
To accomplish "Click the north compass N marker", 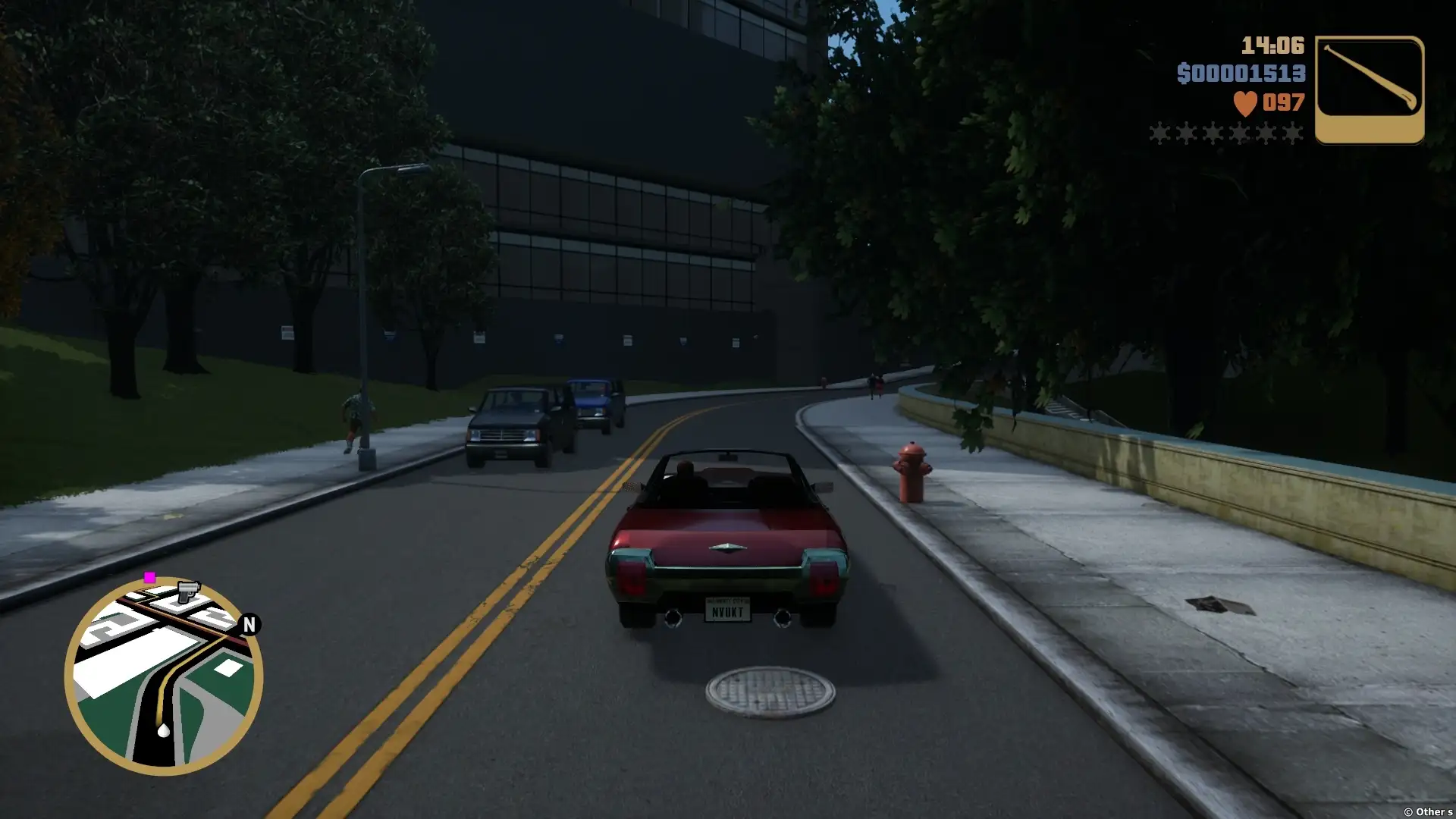I will click(x=249, y=624).
